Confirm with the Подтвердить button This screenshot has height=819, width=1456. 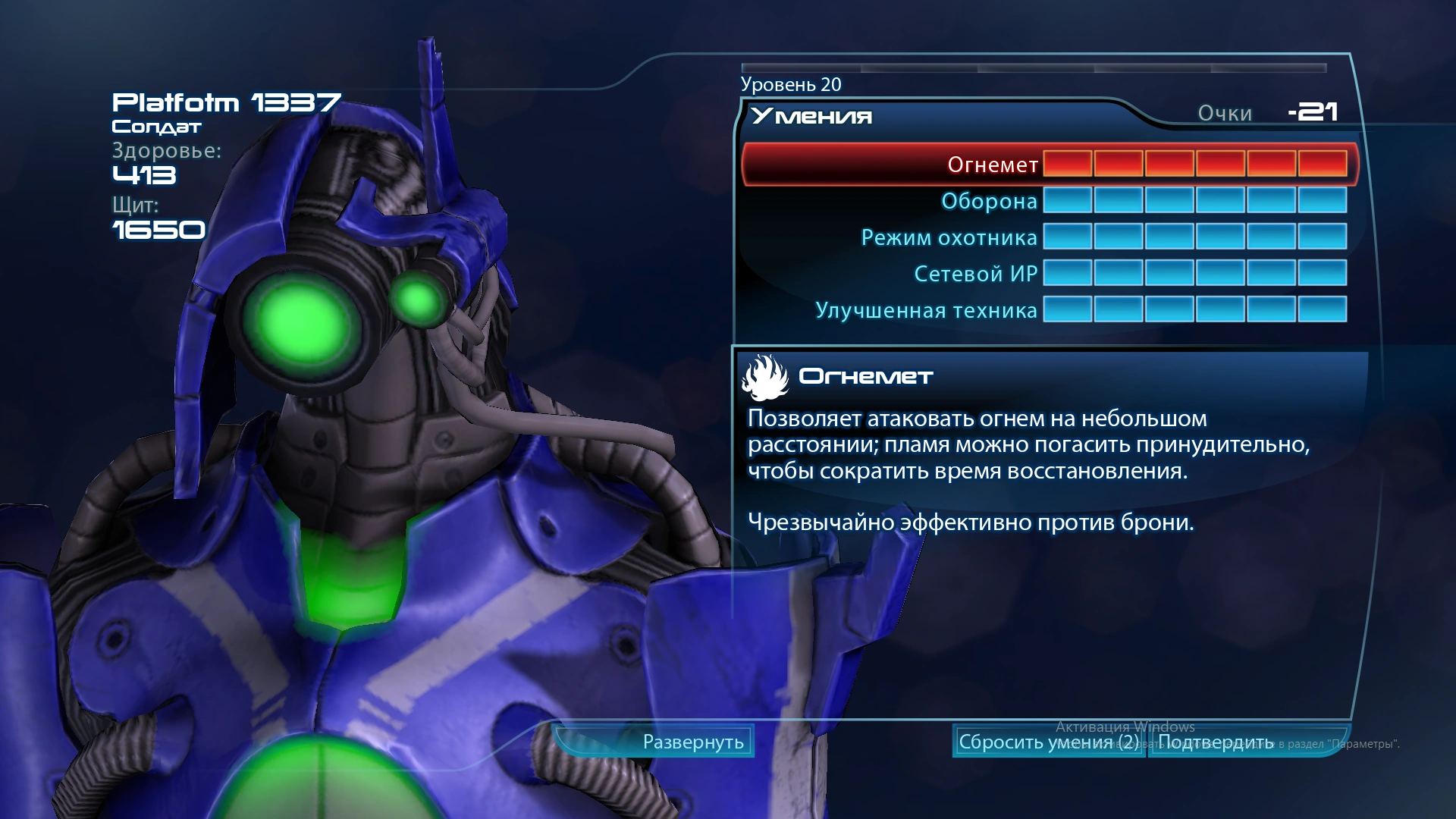[x=1216, y=742]
